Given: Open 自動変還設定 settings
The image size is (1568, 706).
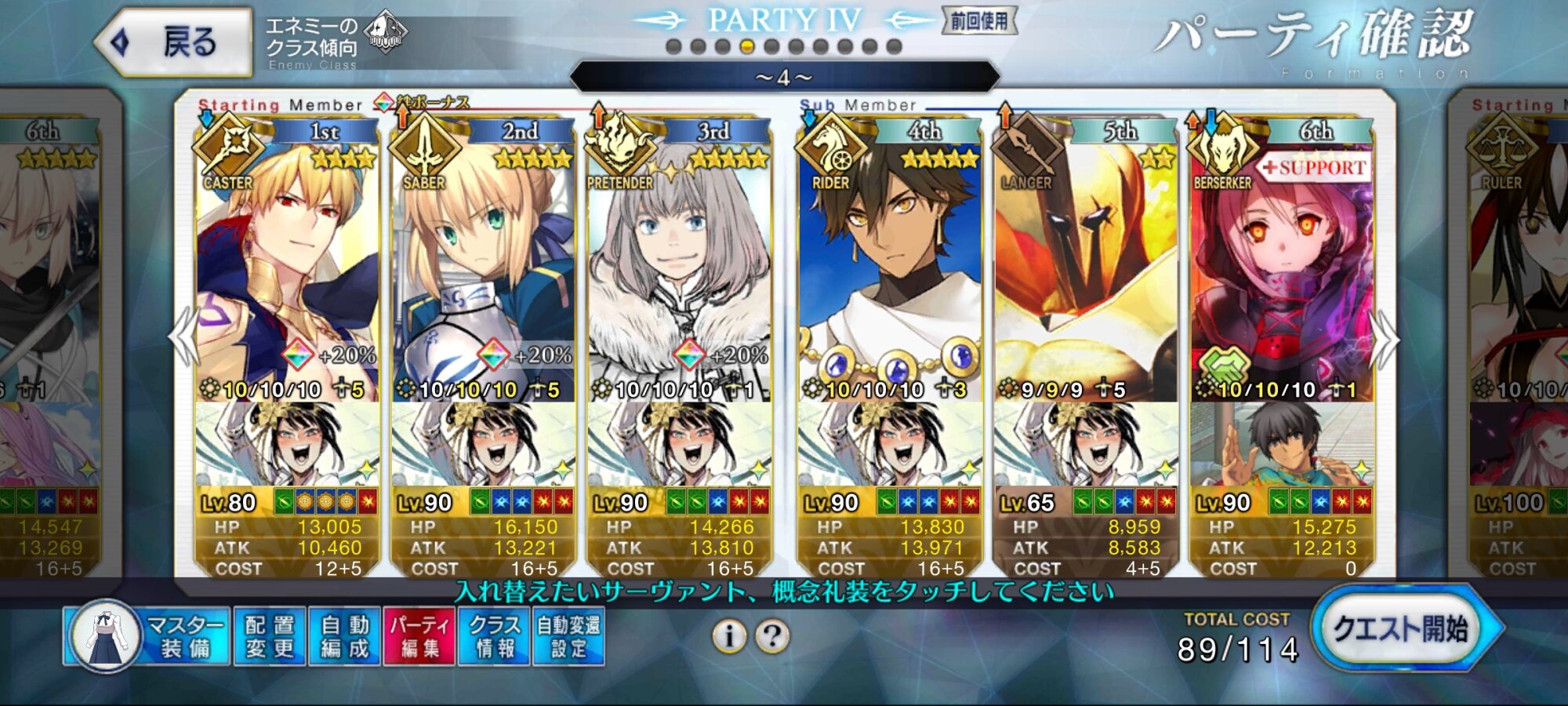Looking at the screenshot, I should (569, 636).
